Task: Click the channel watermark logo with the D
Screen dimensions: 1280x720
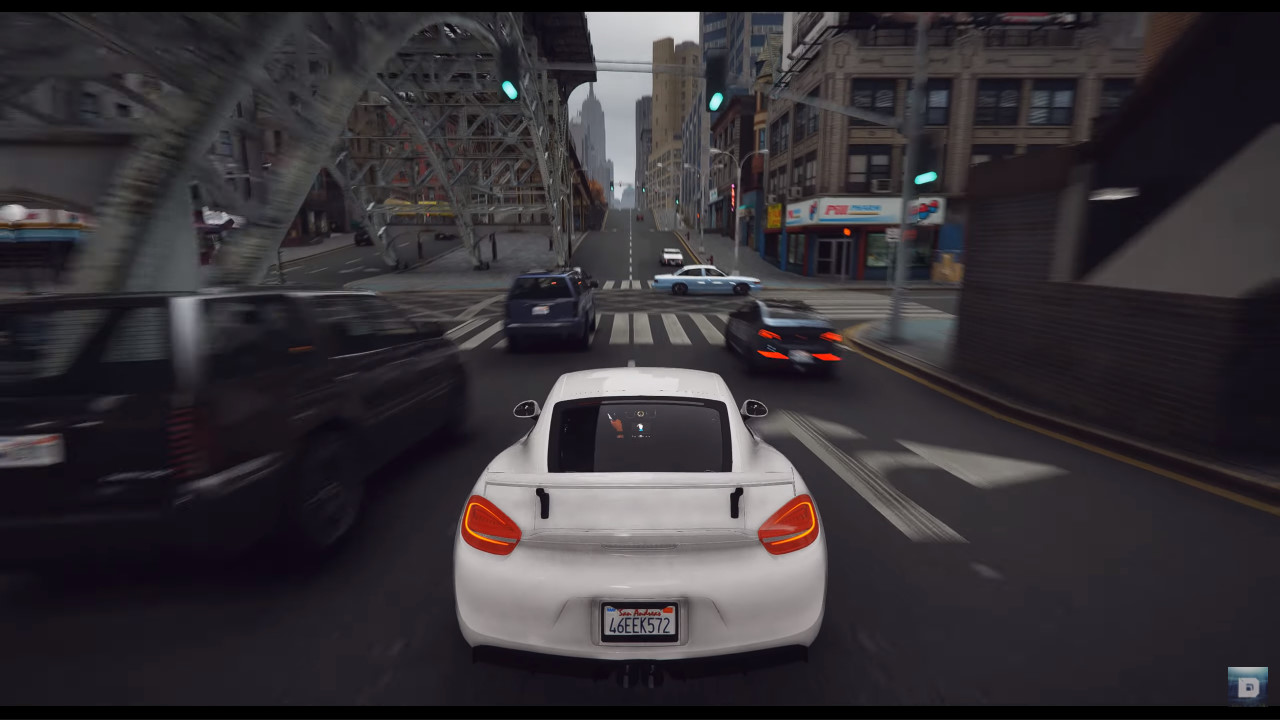Action: [1247, 686]
